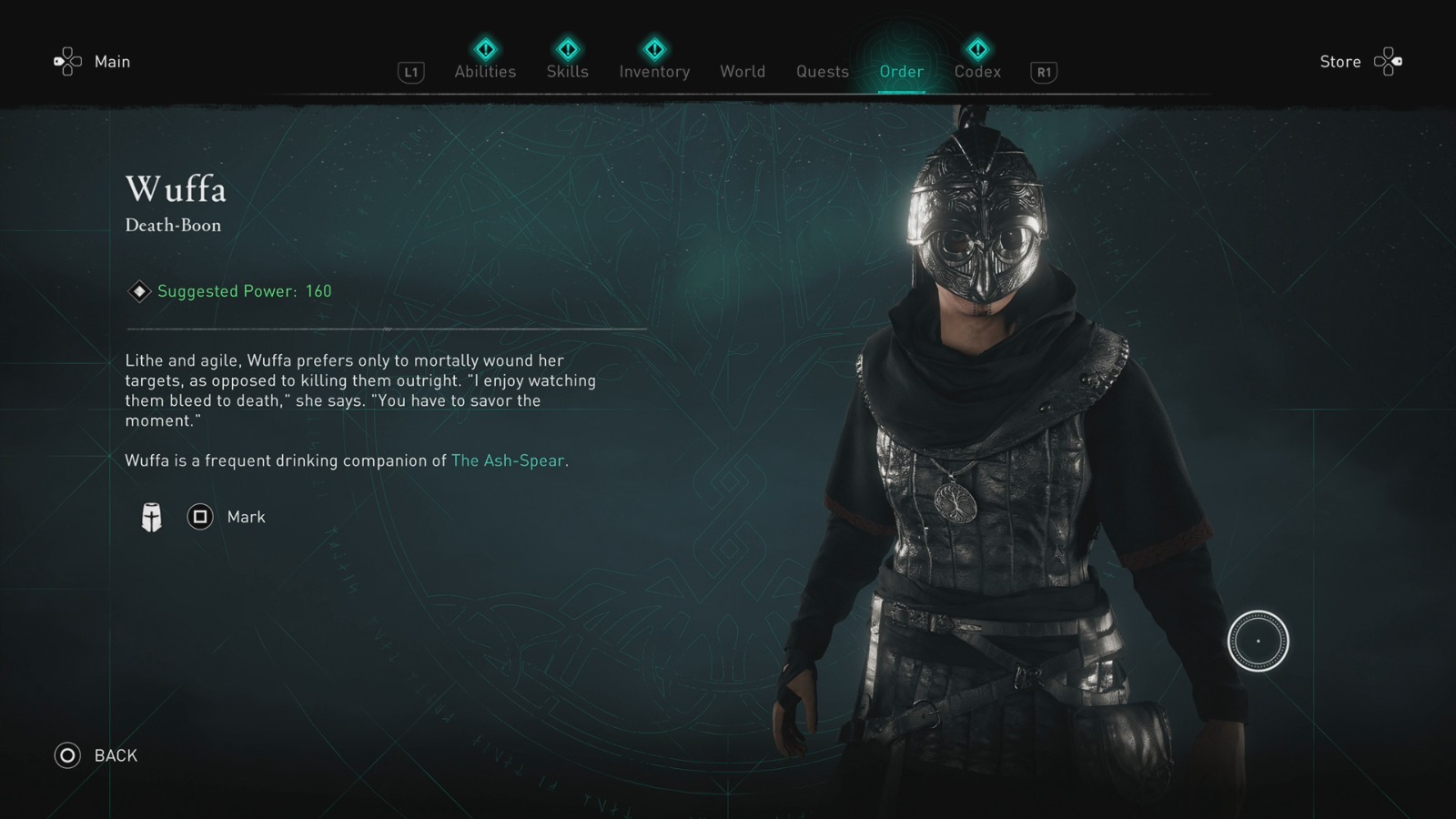Switch to the Inventory tab

(654, 72)
